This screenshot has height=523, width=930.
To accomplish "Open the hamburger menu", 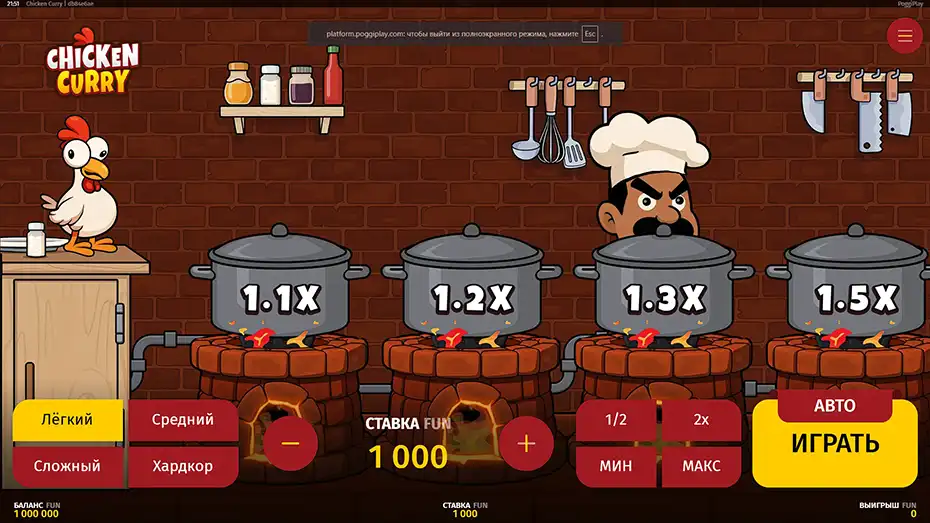I will click(x=905, y=36).
